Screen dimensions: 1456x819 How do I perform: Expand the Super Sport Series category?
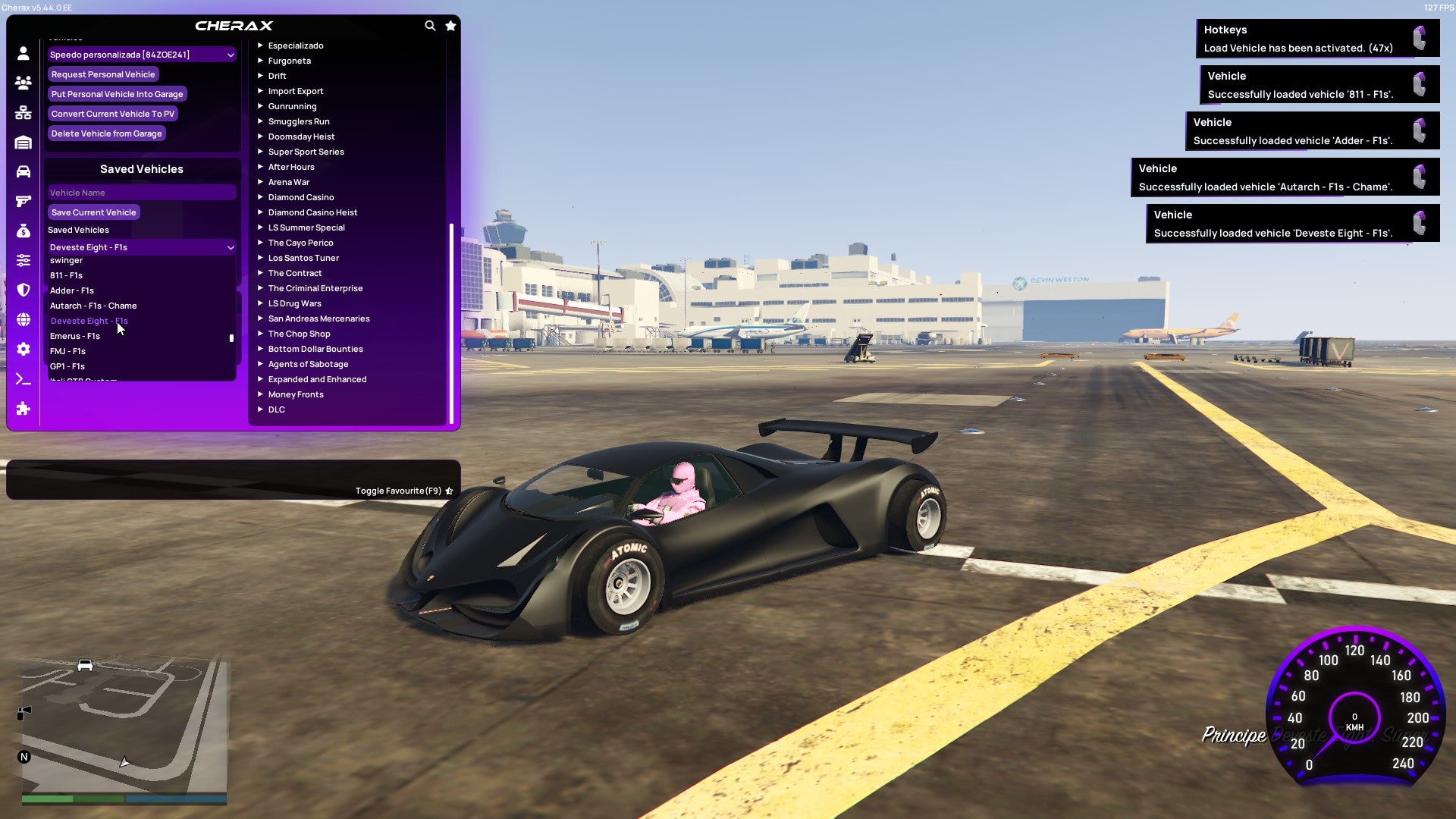click(306, 152)
